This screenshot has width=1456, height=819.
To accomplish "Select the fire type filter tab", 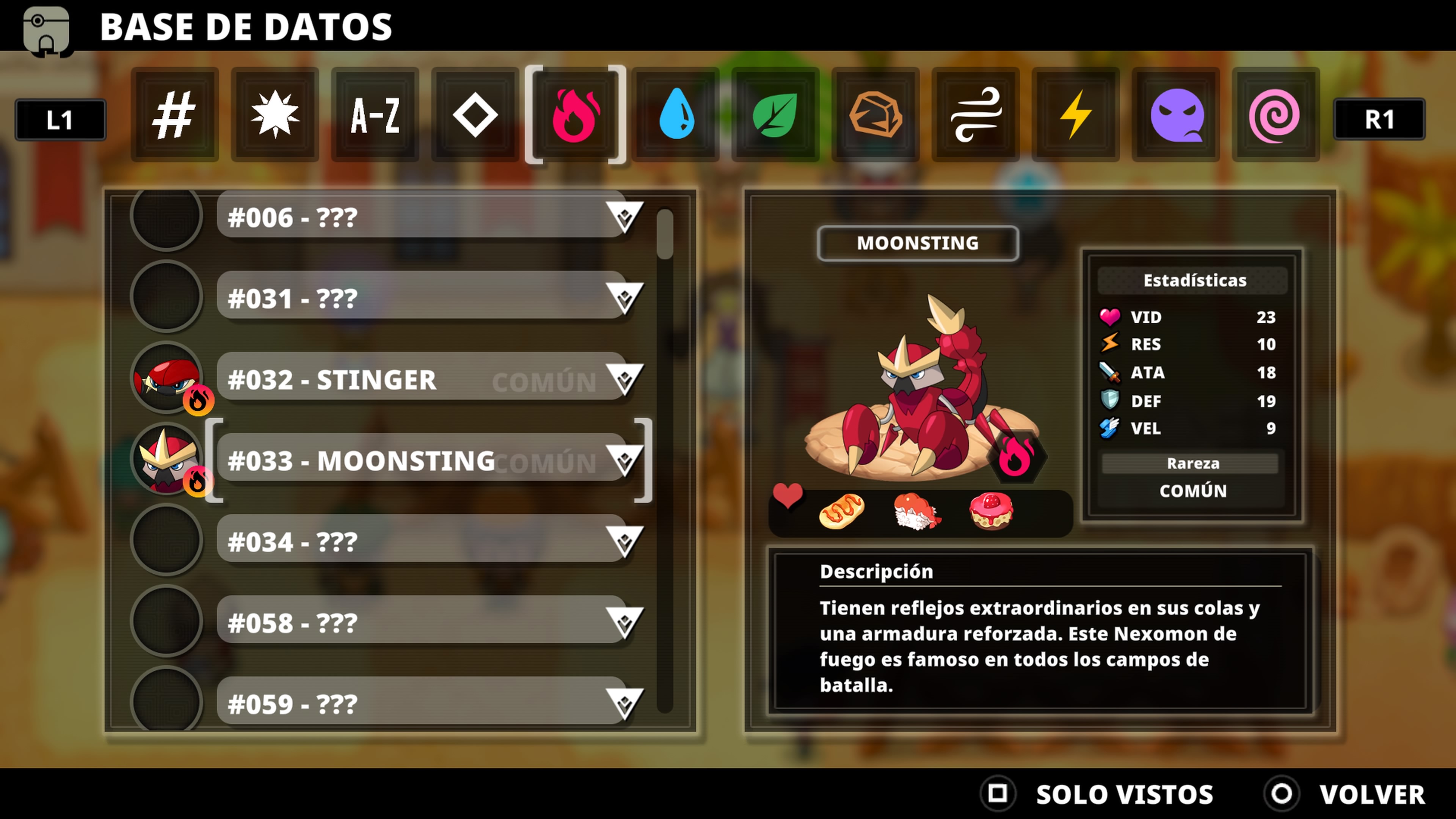I will [x=576, y=115].
